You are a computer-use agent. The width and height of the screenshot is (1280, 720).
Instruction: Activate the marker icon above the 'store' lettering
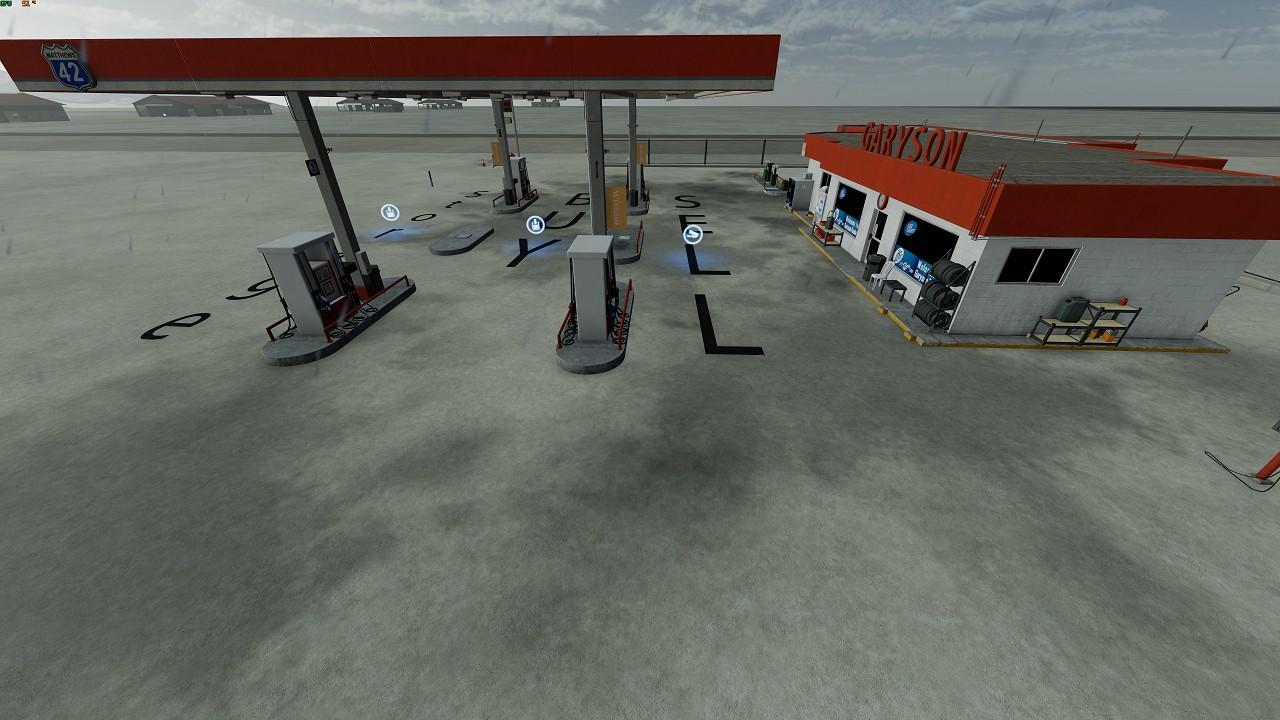[389, 212]
